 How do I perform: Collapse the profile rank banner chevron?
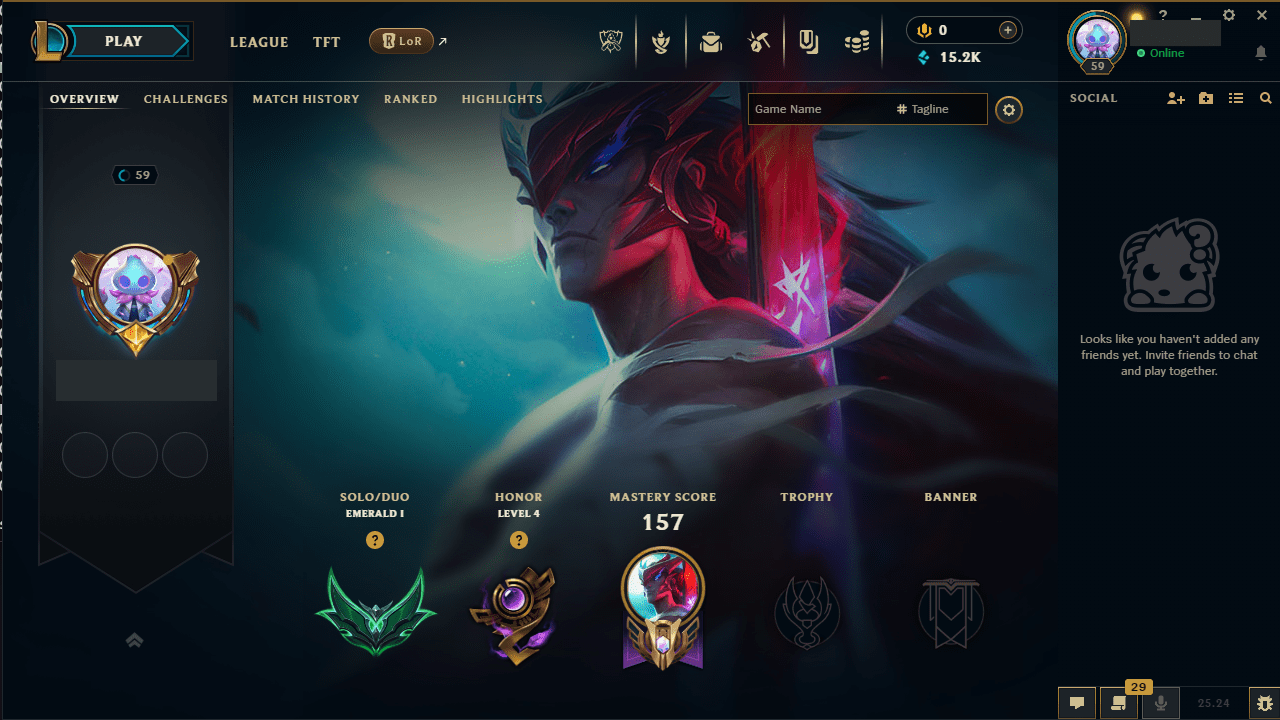(135, 640)
